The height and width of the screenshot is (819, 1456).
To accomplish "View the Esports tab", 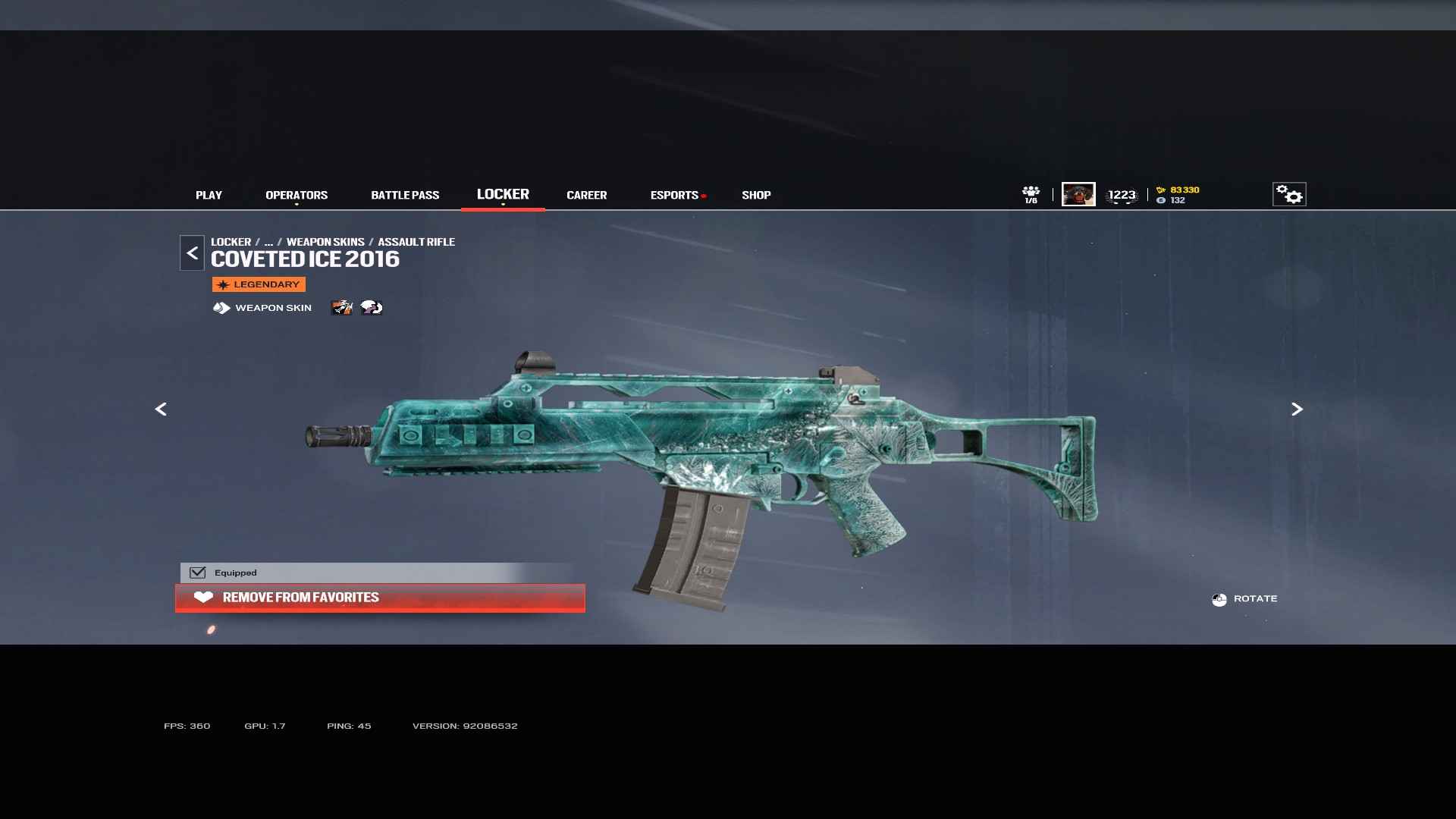I will coord(674,195).
